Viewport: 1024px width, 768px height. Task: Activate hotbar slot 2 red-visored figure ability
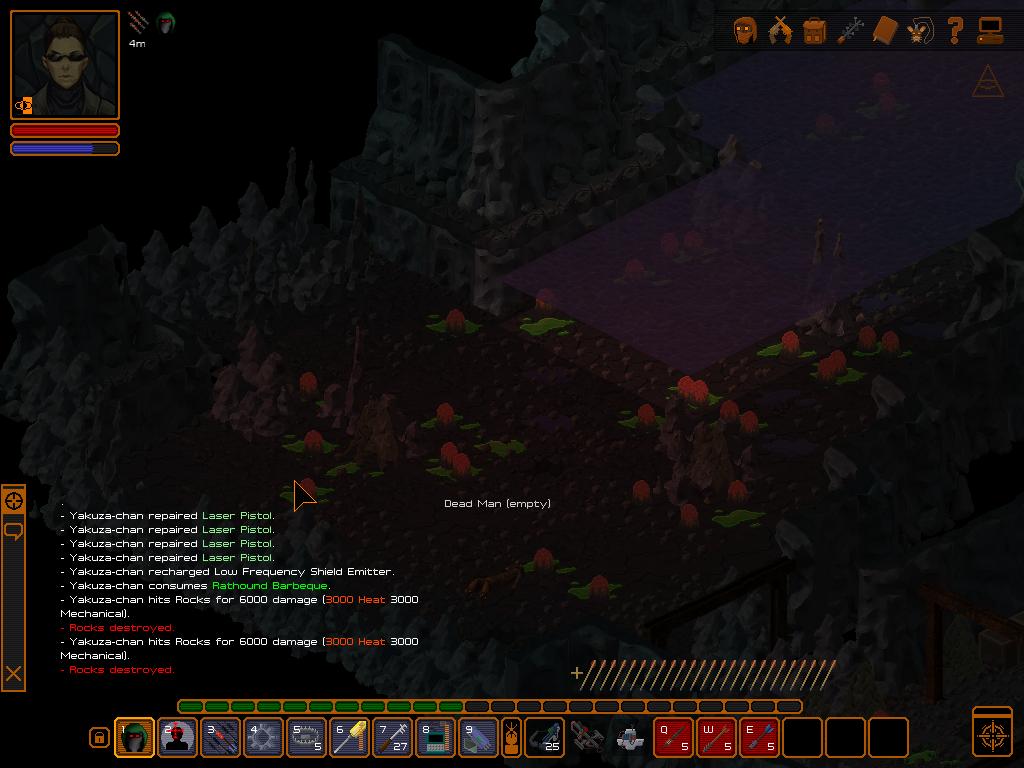(x=178, y=738)
